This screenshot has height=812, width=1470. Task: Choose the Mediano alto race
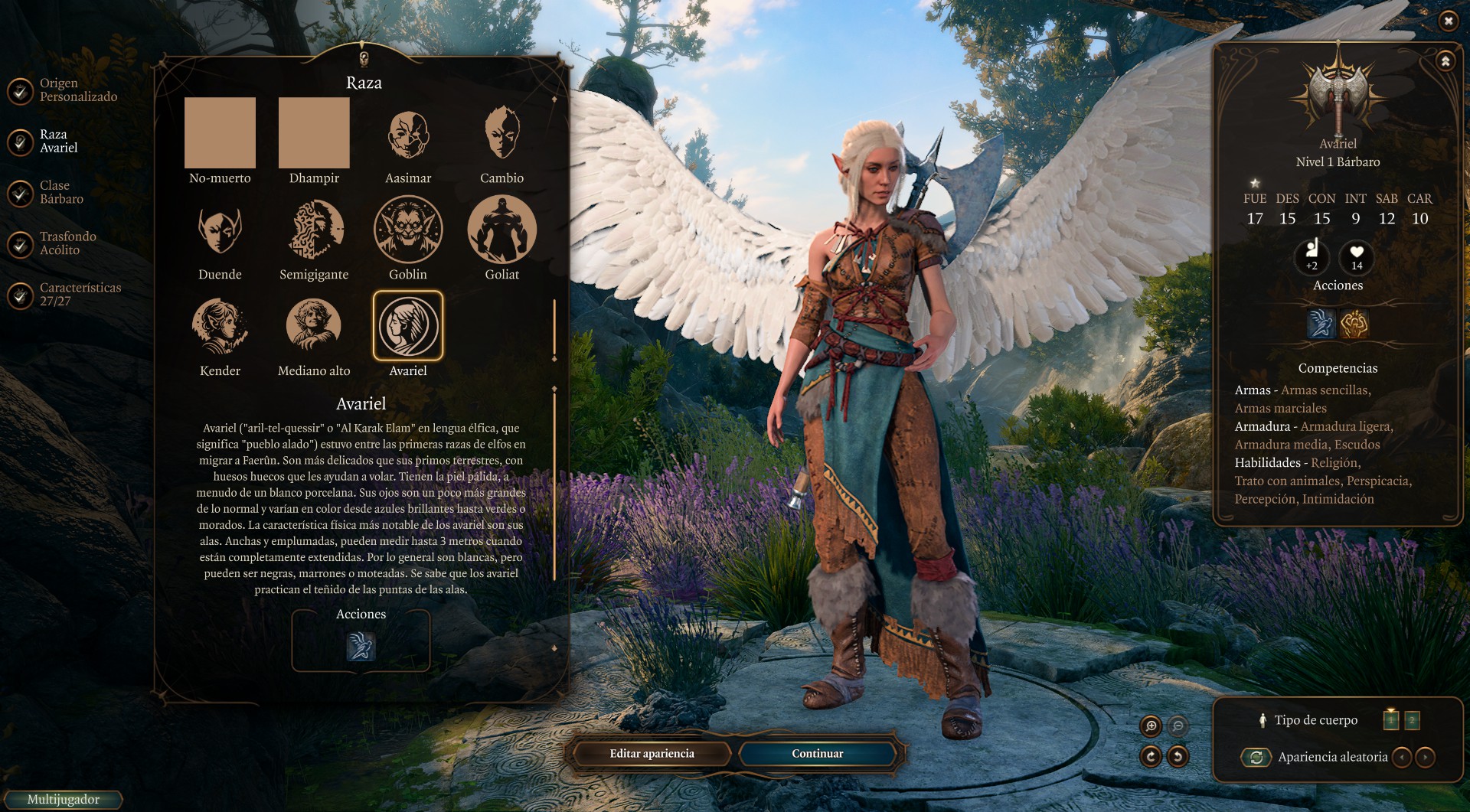pos(314,327)
